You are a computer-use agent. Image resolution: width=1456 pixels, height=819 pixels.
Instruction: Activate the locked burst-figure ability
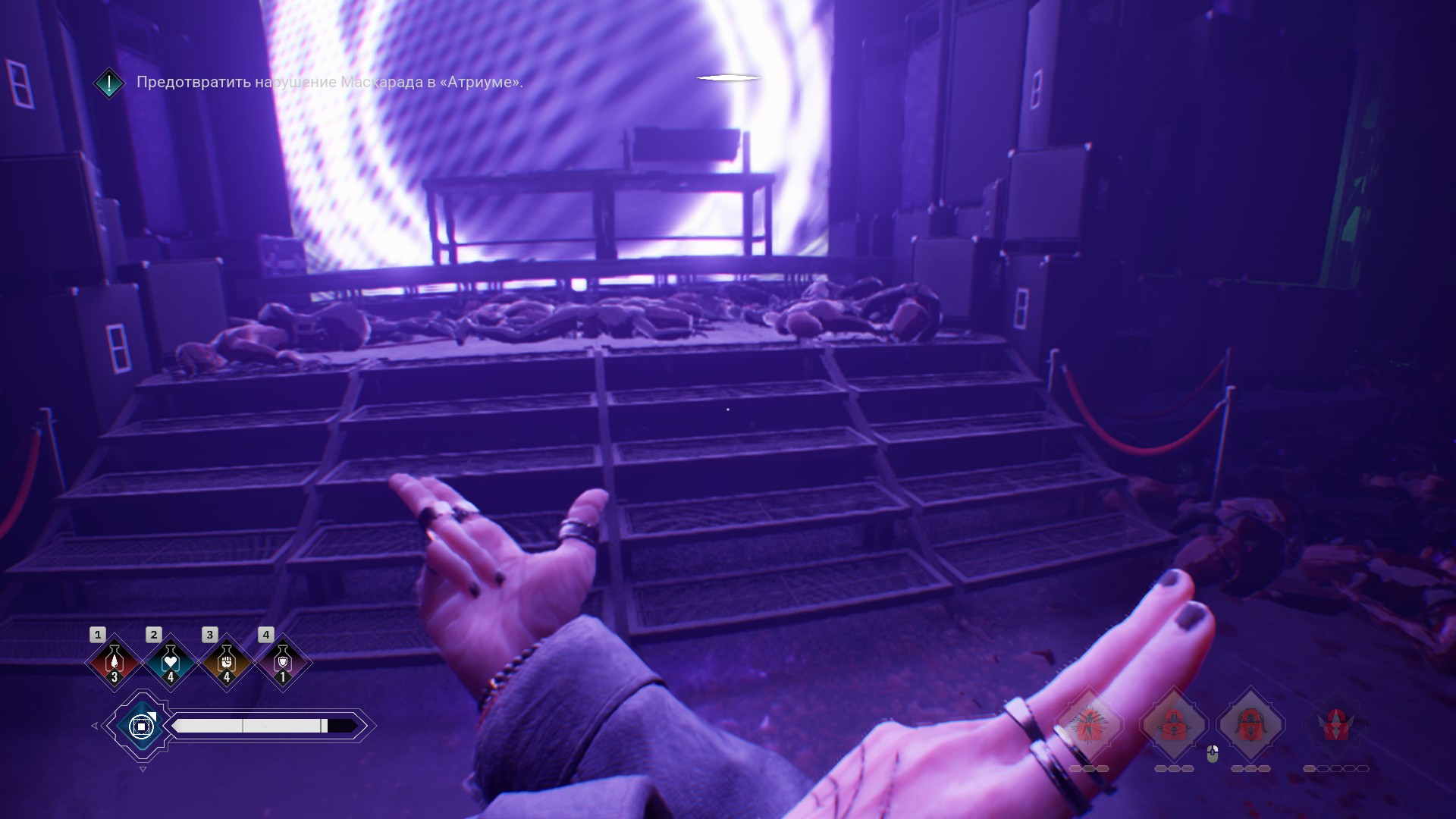1090,725
